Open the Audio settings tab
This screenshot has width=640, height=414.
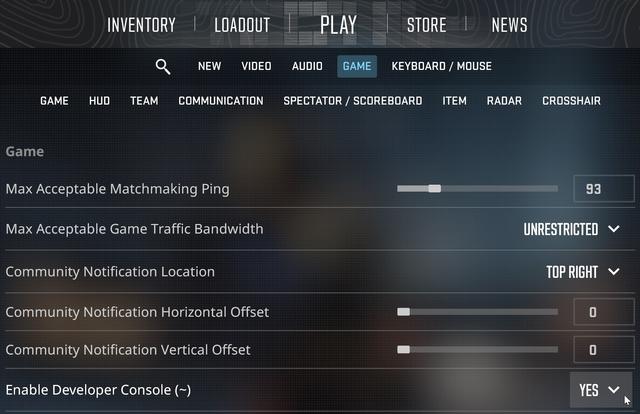coord(307,67)
